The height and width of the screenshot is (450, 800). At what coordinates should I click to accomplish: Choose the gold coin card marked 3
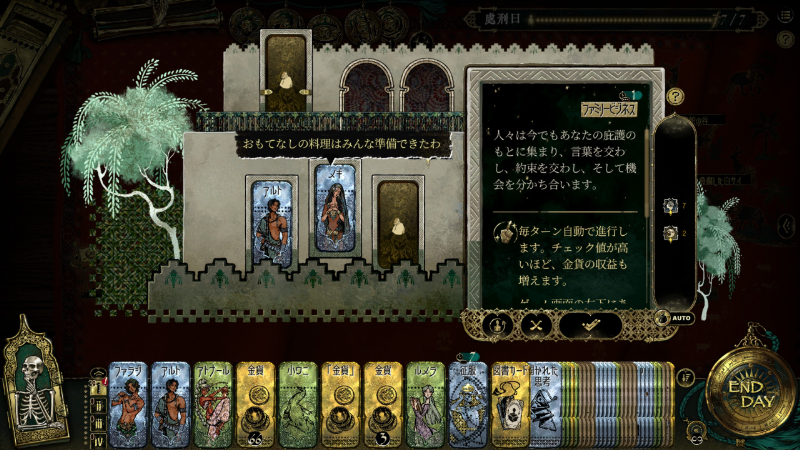383,402
